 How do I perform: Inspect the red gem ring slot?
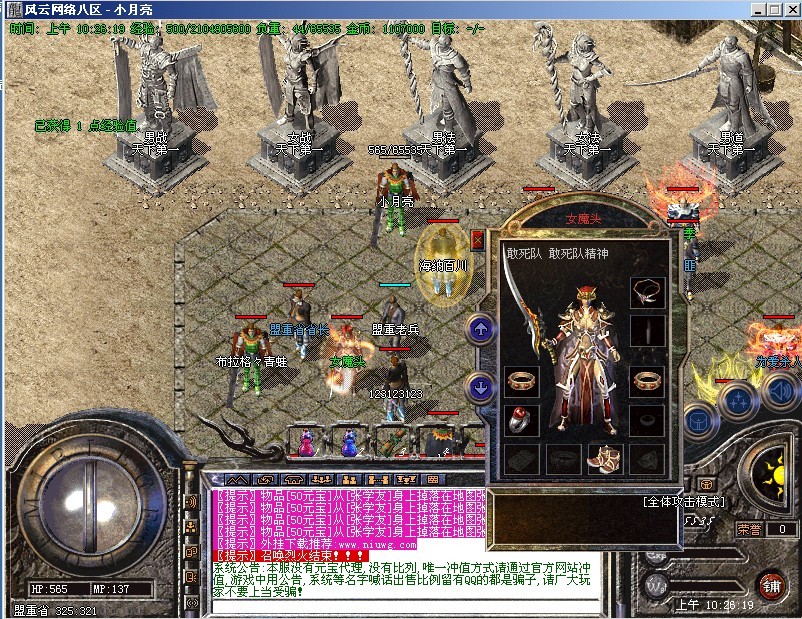[521, 419]
